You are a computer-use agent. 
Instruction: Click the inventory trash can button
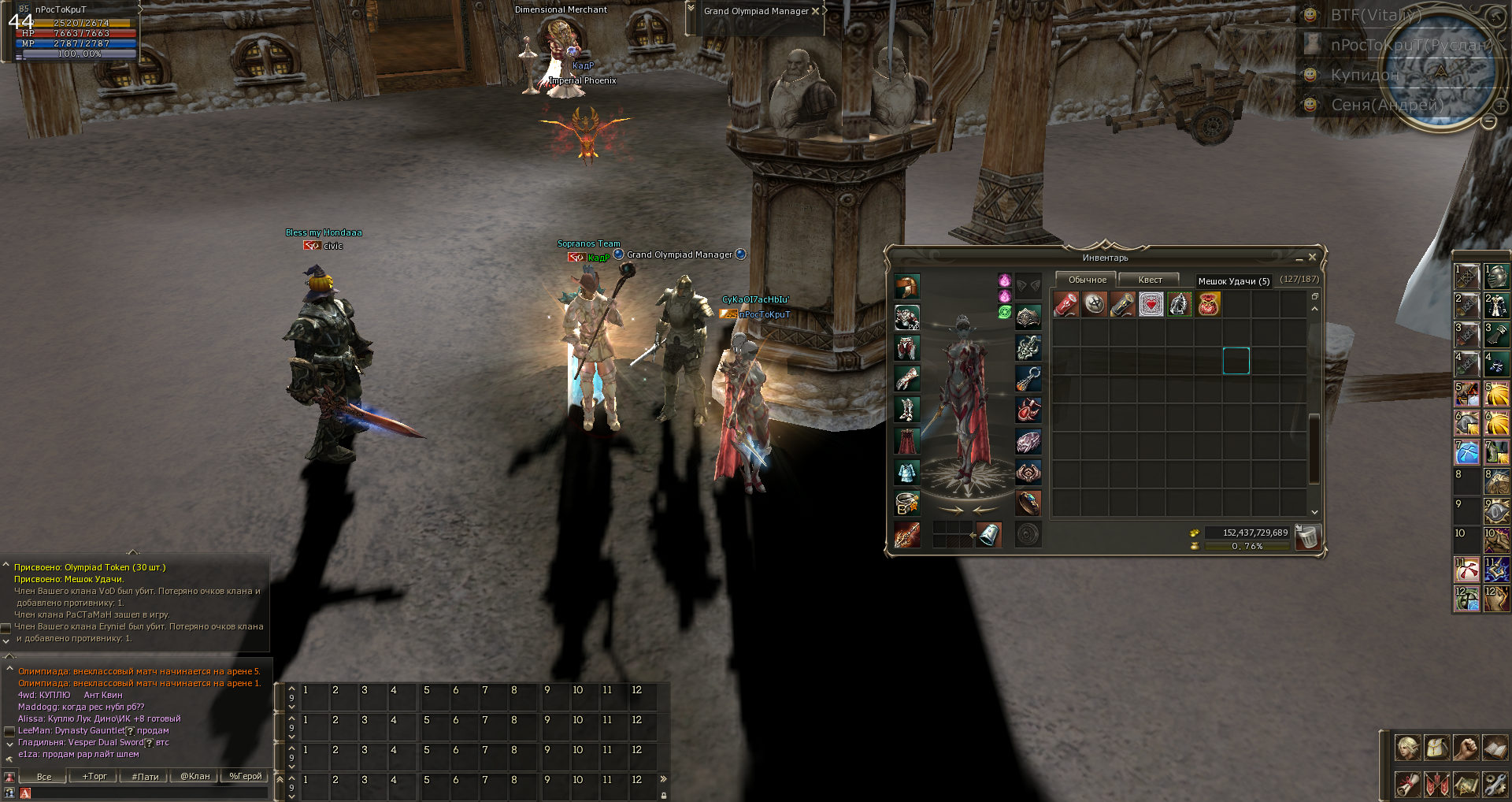pos(1307,537)
